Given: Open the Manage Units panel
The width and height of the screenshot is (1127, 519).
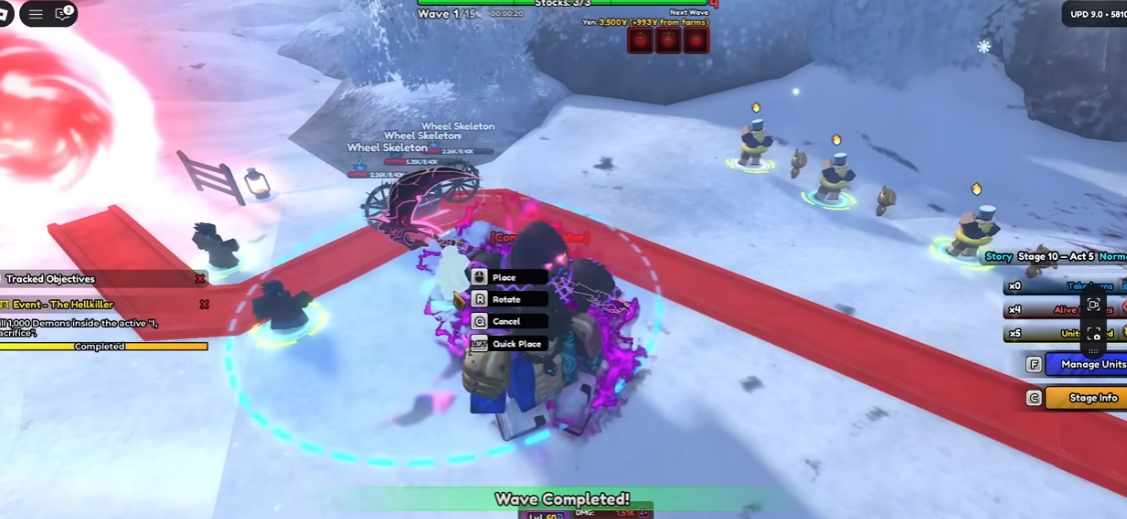Looking at the screenshot, I should 1086,365.
